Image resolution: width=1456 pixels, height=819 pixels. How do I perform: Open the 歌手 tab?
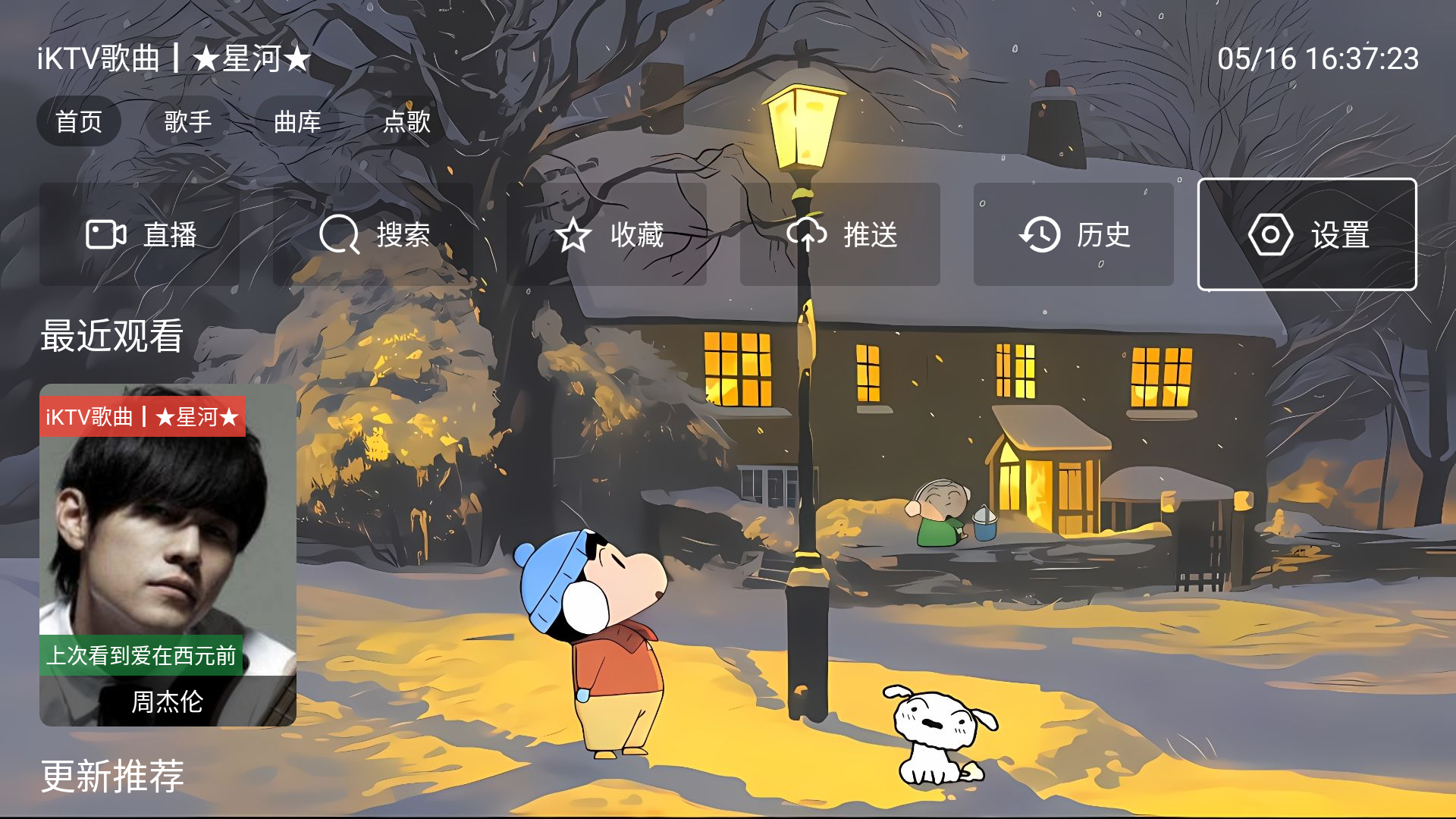click(187, 121)
